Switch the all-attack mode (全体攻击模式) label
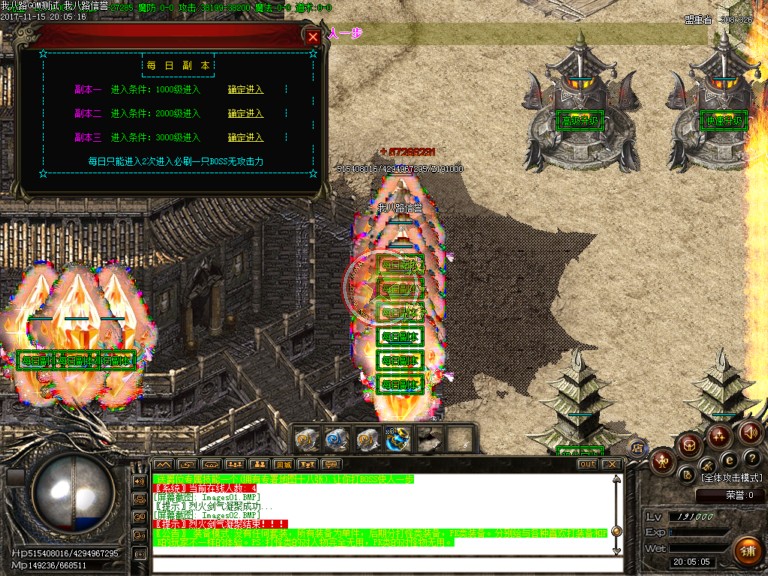 click(733, 478)
